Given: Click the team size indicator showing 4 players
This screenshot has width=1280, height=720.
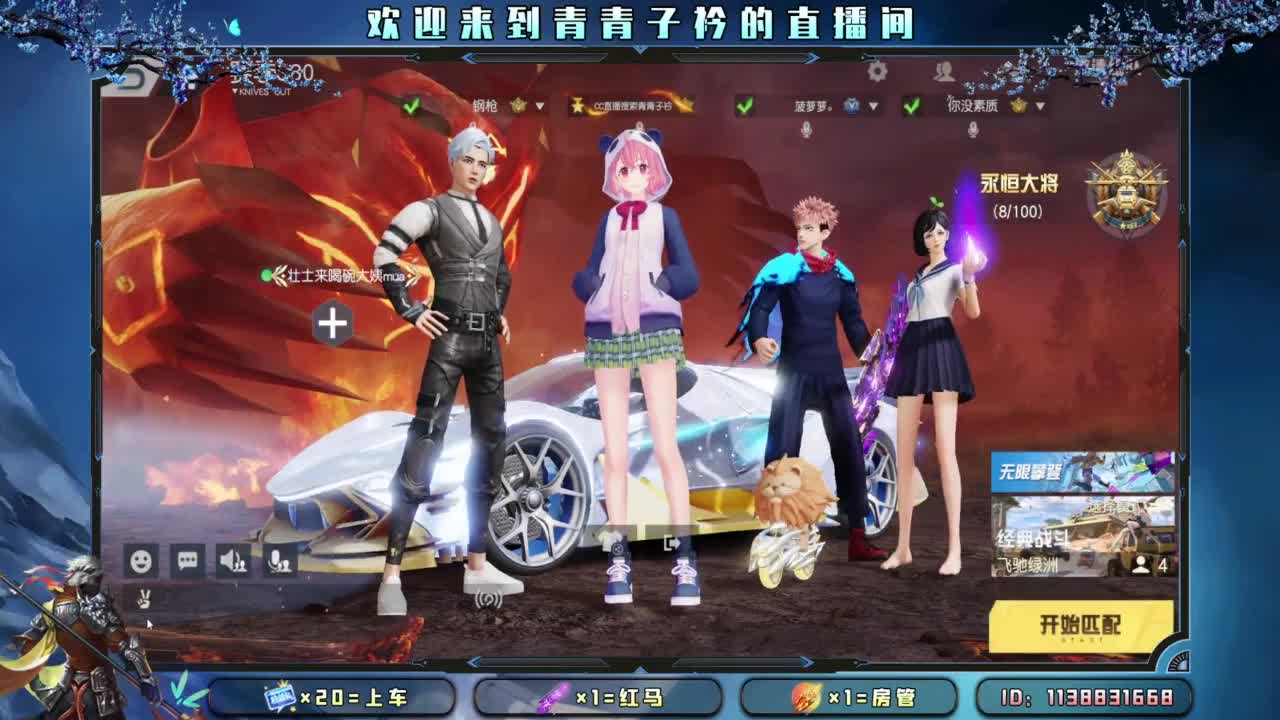Looking at the screenshot, I should [x=1145, y=563].
